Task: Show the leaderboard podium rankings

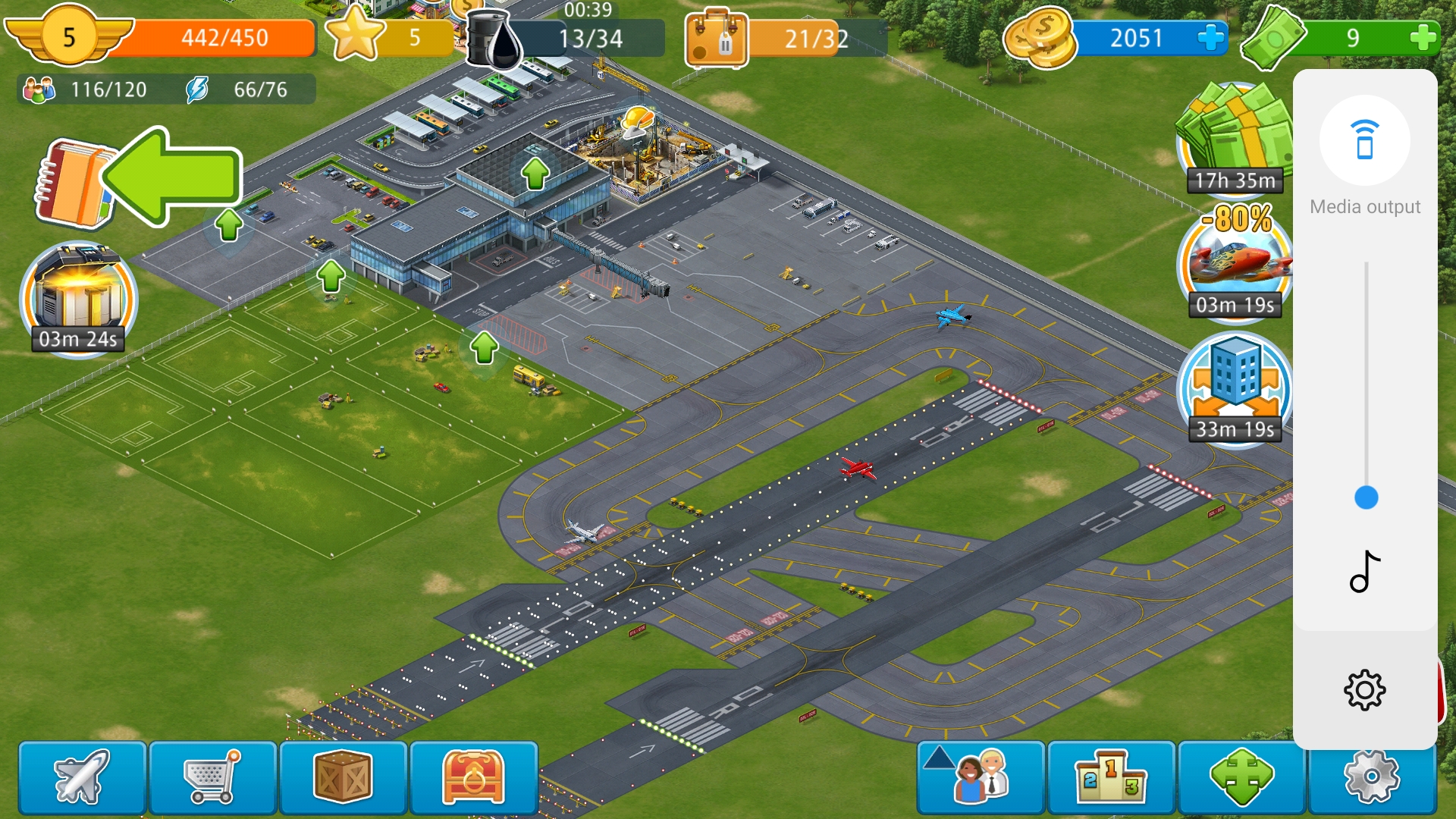Action: 1111,777
